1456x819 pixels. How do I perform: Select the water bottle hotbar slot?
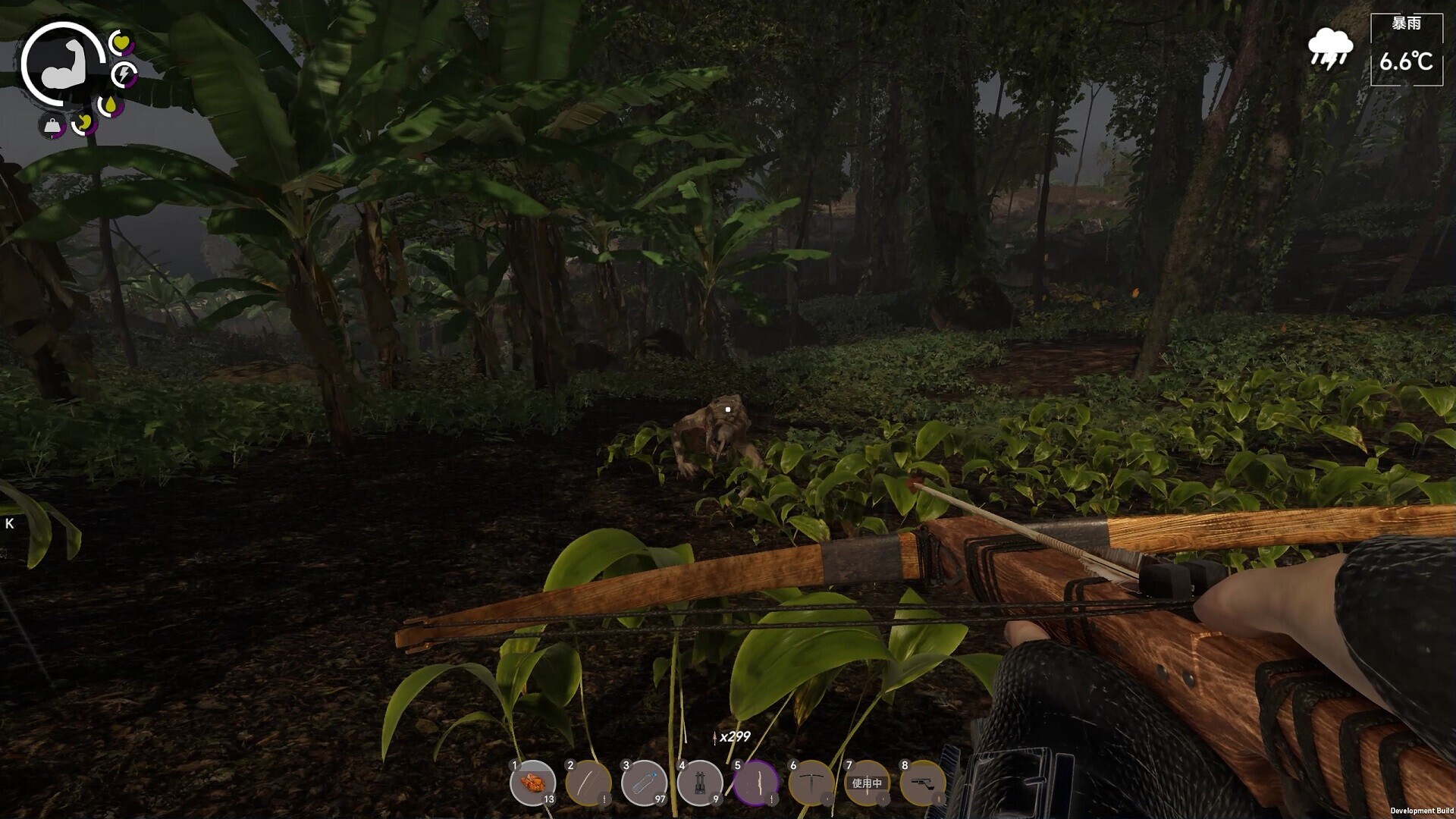644,782
